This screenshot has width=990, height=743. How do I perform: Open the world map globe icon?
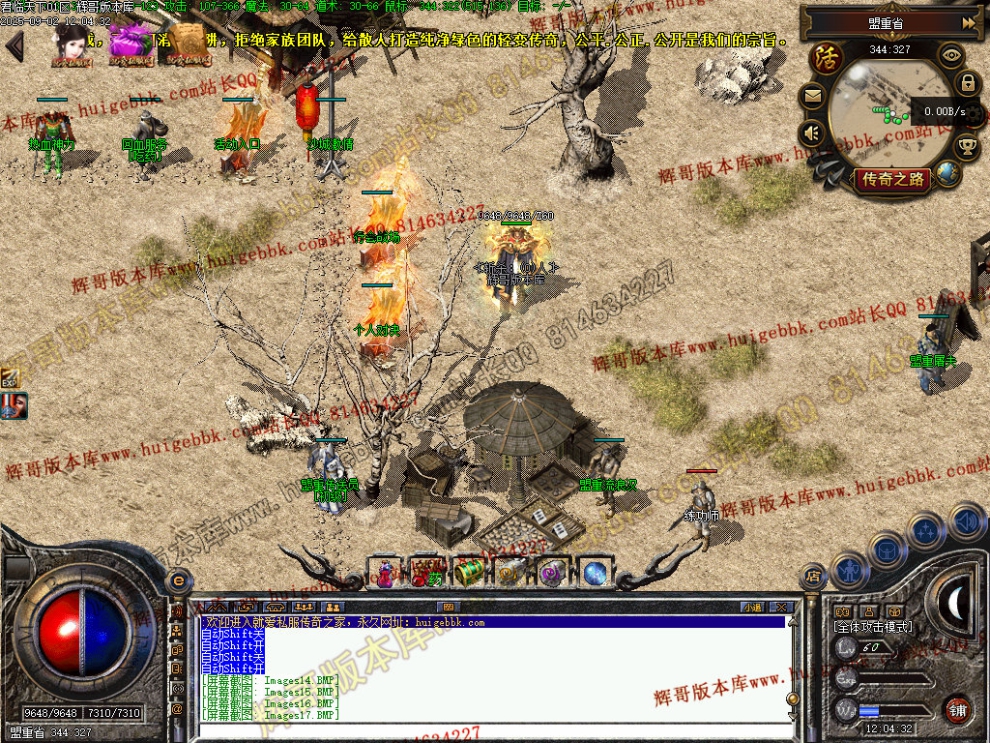(948, 174)
